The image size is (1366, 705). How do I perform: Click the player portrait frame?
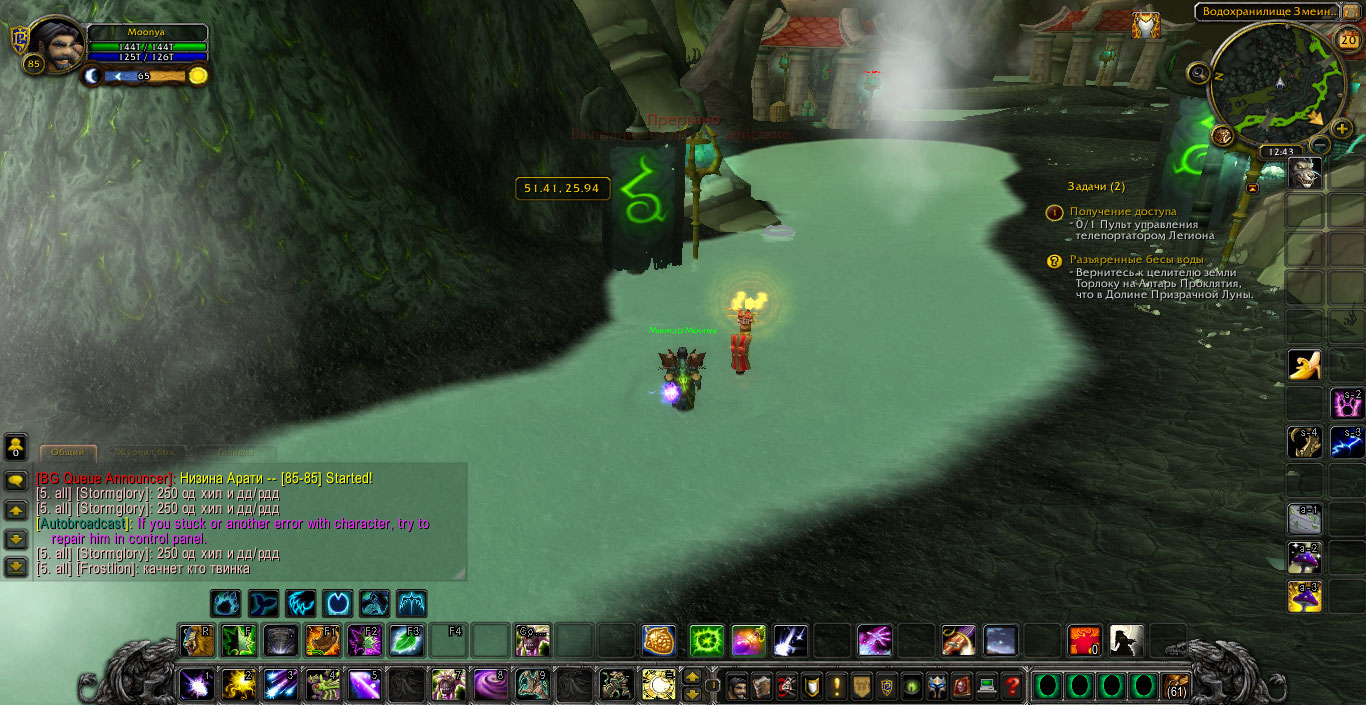click(x=56, y=46)
